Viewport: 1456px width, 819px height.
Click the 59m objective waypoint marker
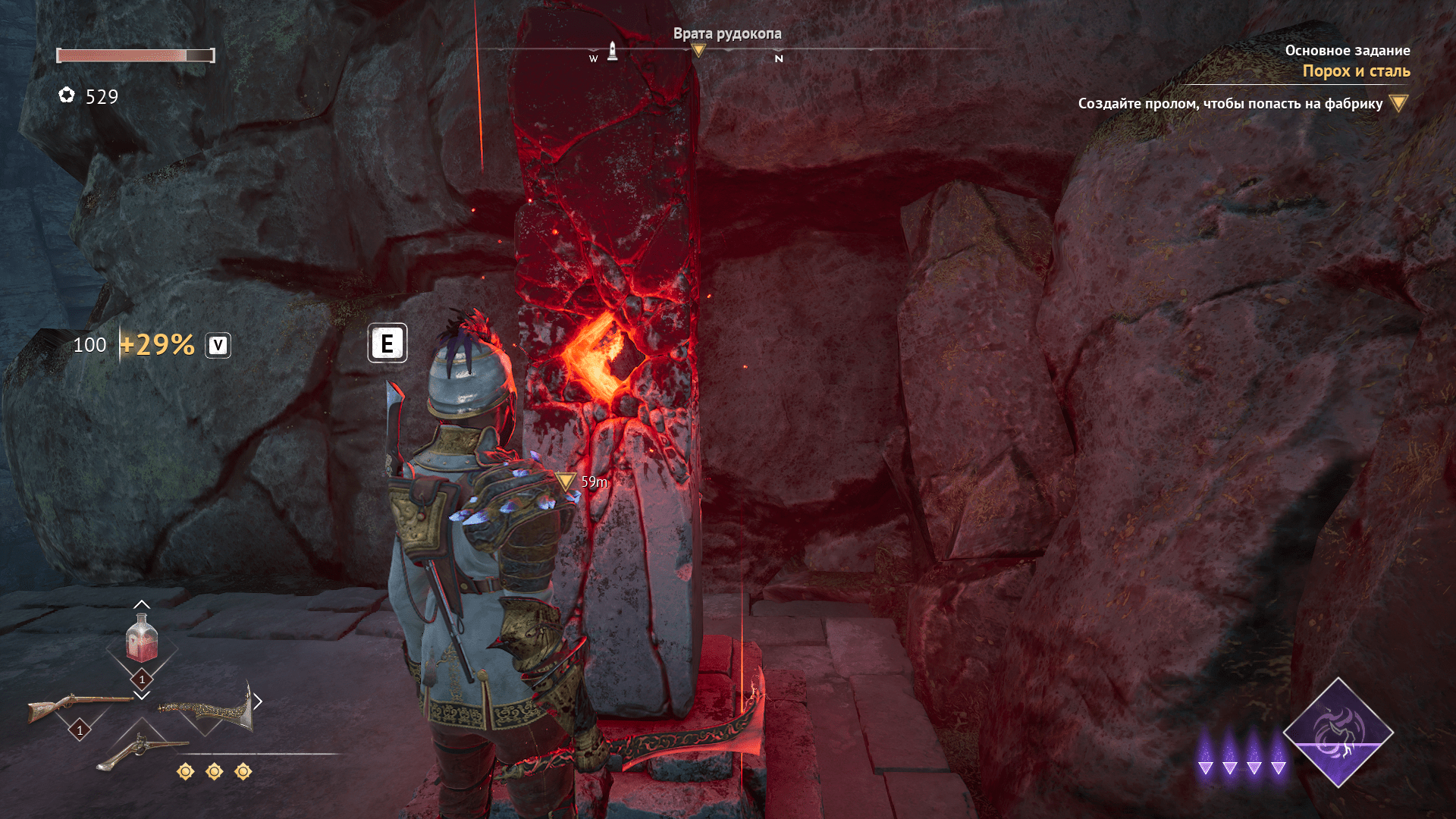point(565,481)
